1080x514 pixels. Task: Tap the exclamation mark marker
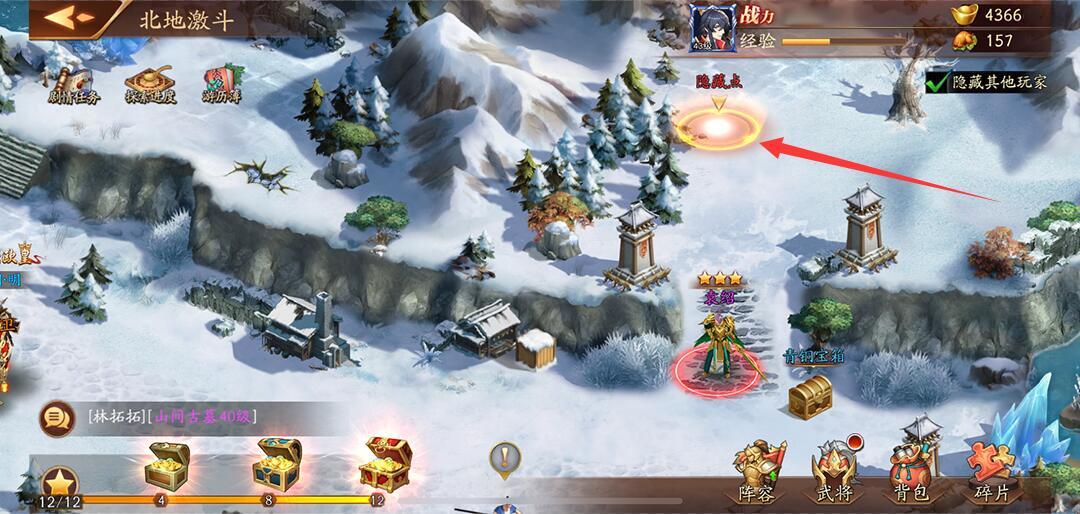pyautogui.click(x=506, y=460)
